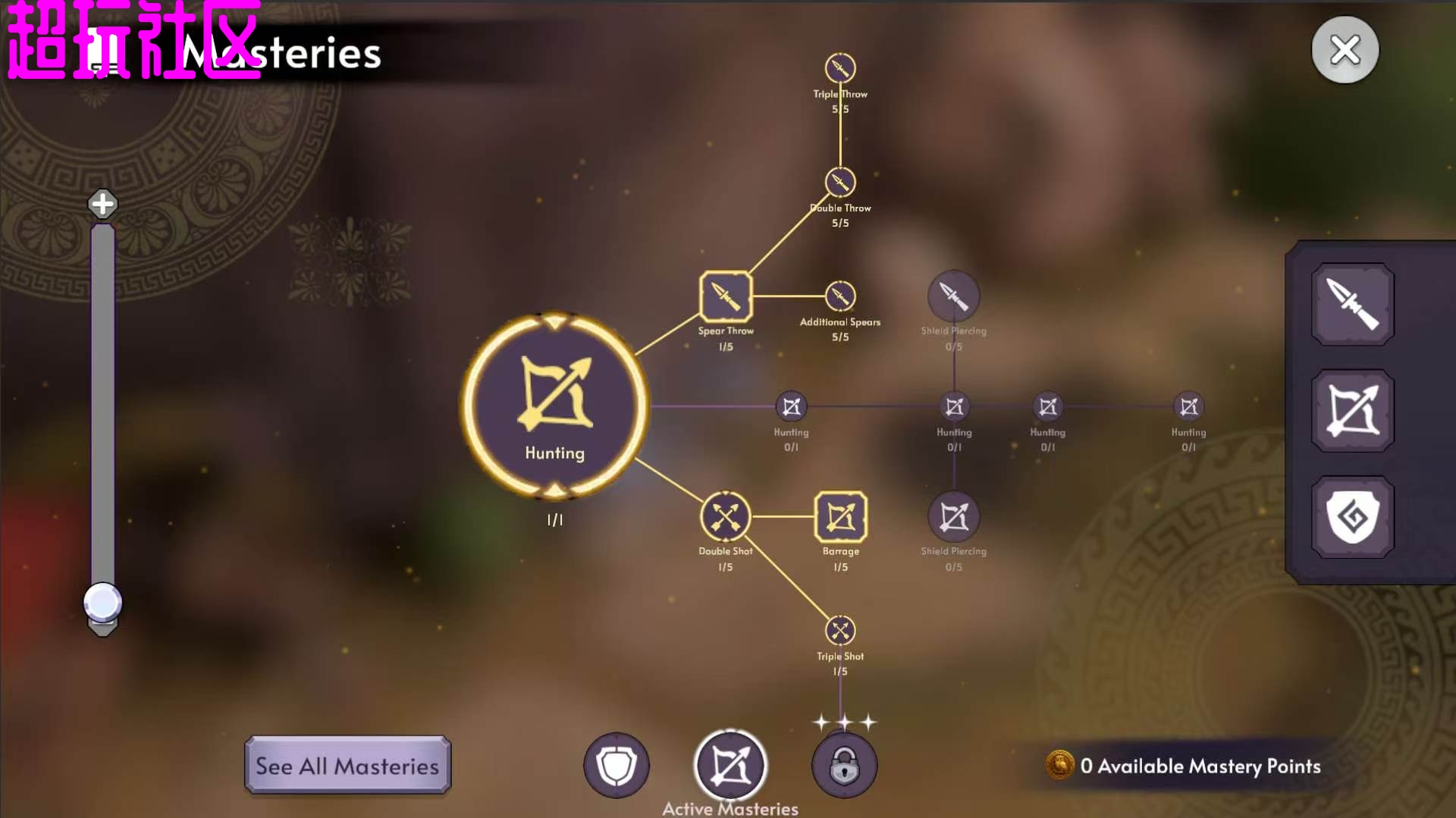
Task: Switch to the shield mastery side tab
Action: click(x=1352, y=517)
